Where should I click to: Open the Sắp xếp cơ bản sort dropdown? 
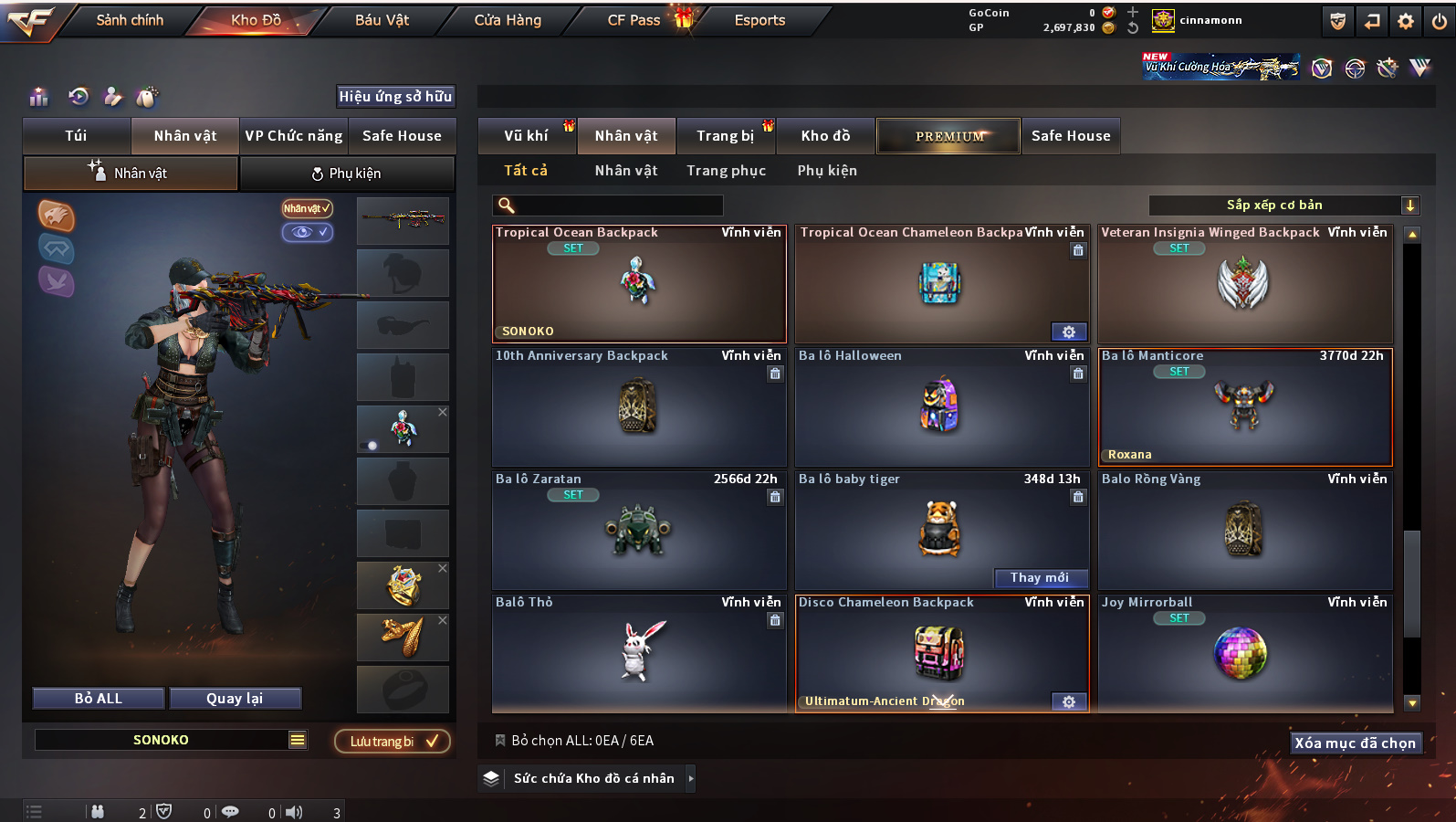1283,205
